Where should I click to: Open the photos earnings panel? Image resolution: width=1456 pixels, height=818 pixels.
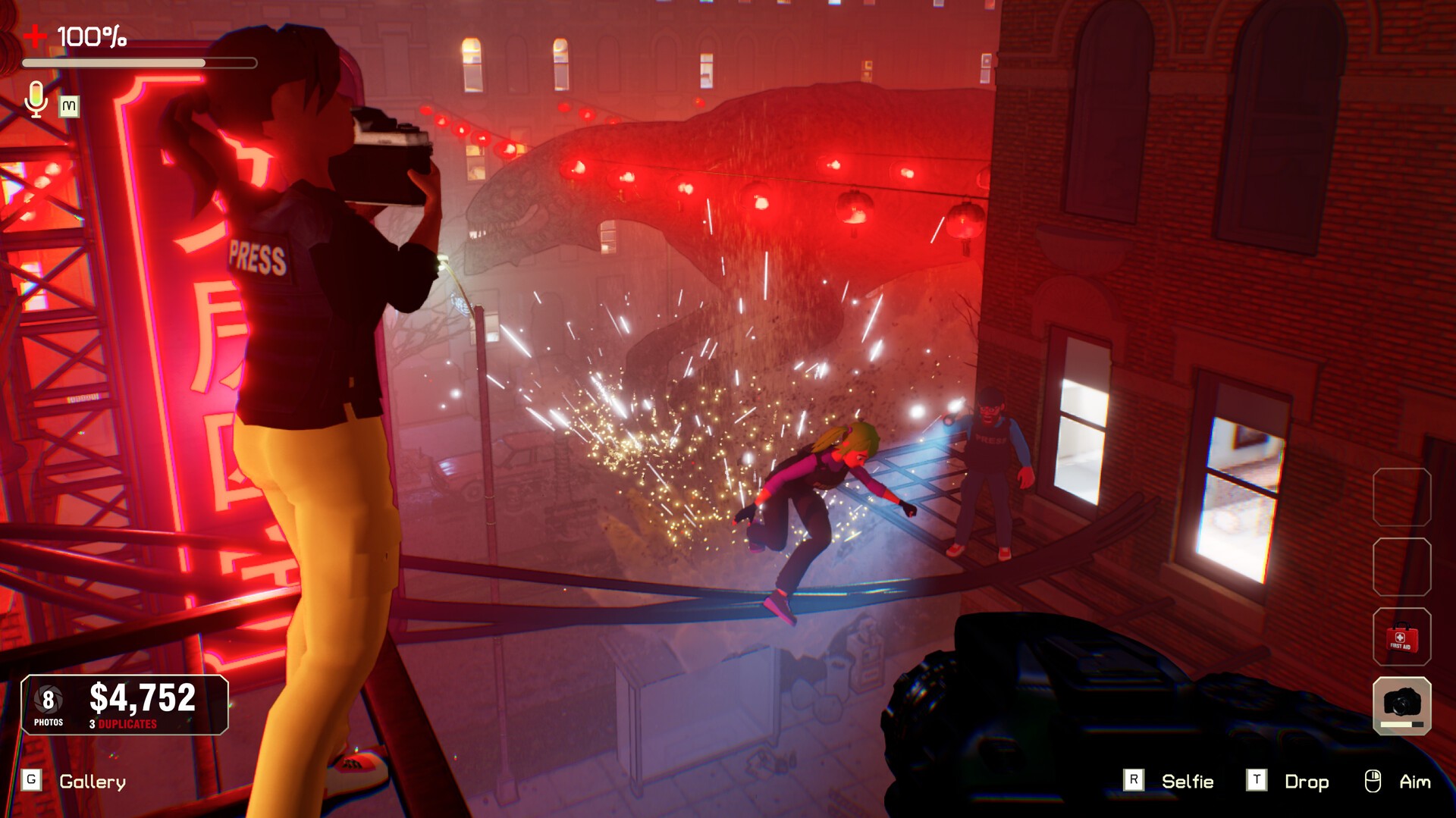click(124, 705)
